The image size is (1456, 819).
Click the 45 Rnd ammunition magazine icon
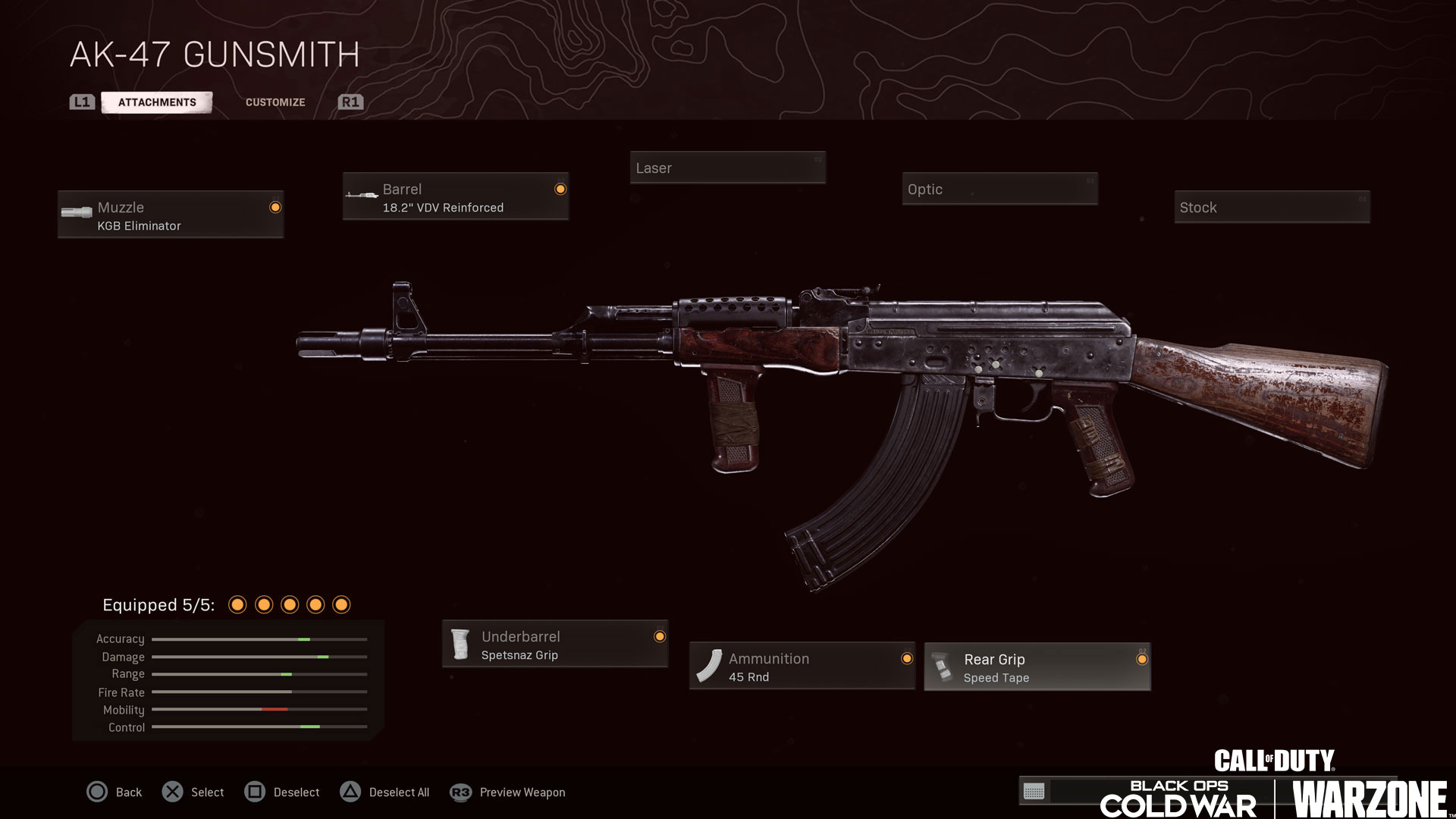point(710,666)
